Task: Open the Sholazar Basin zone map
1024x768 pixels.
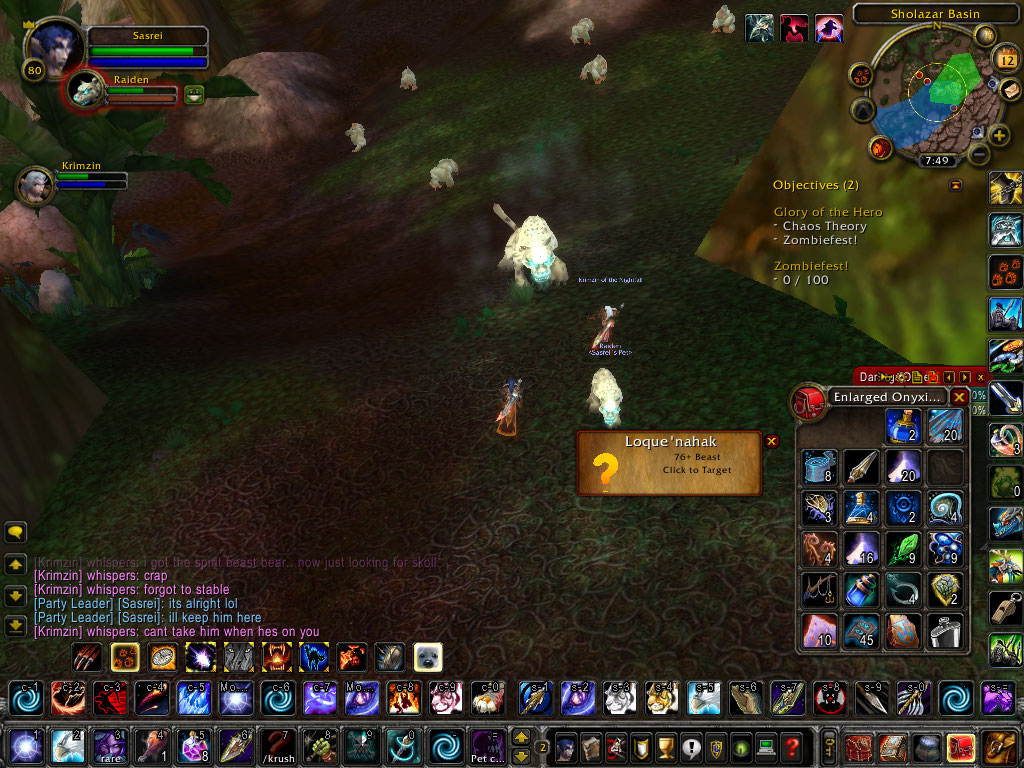Action: tap(935, 14)
